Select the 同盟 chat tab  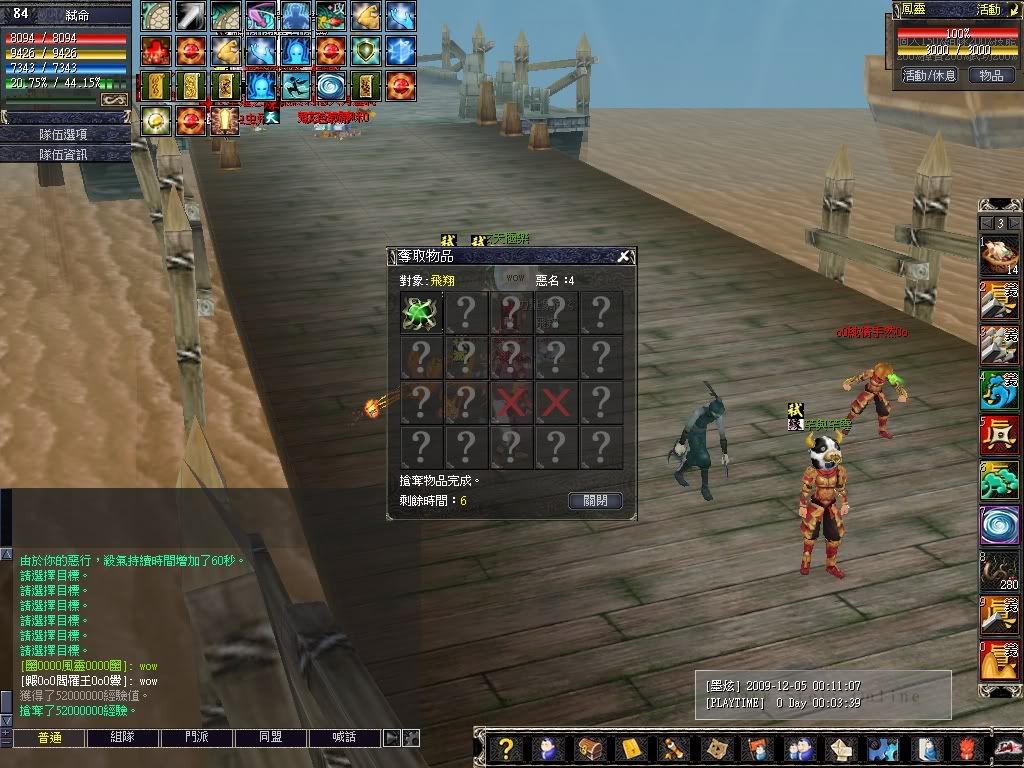[x=270, y=738]
